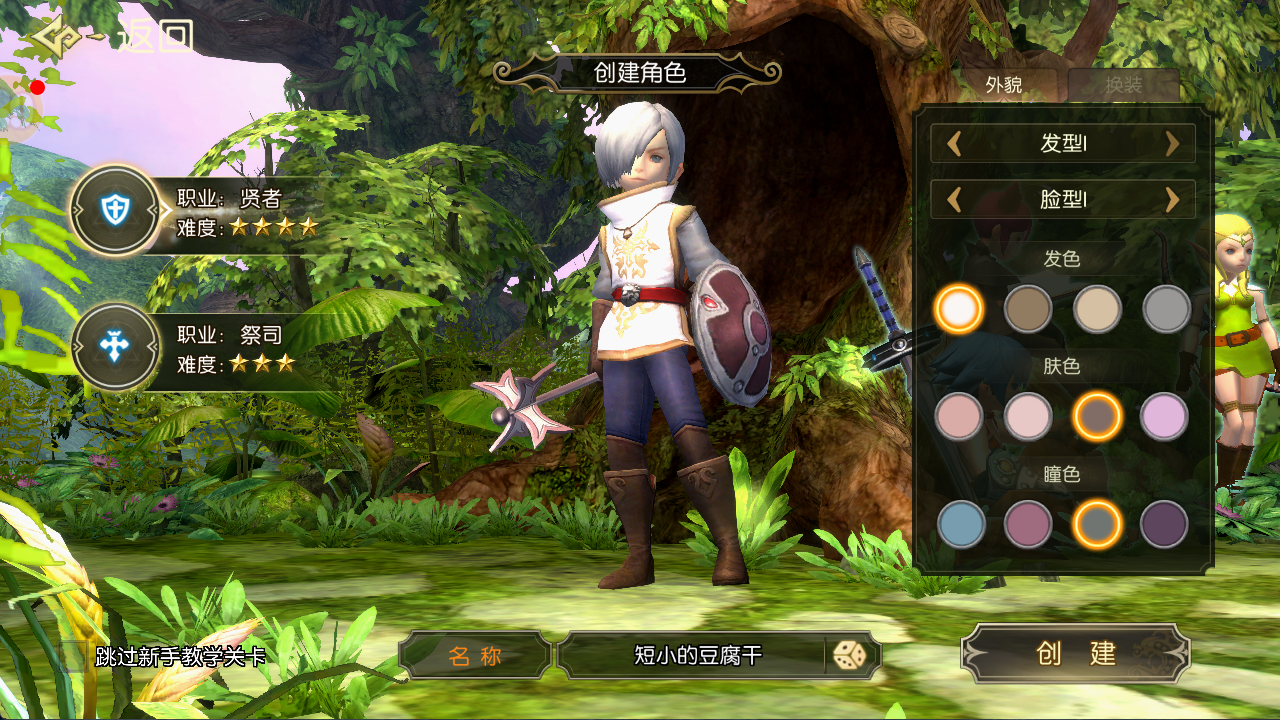Pick the white hair color swatch
This screenshot has width=1280, height=720.
click(959, 309)
